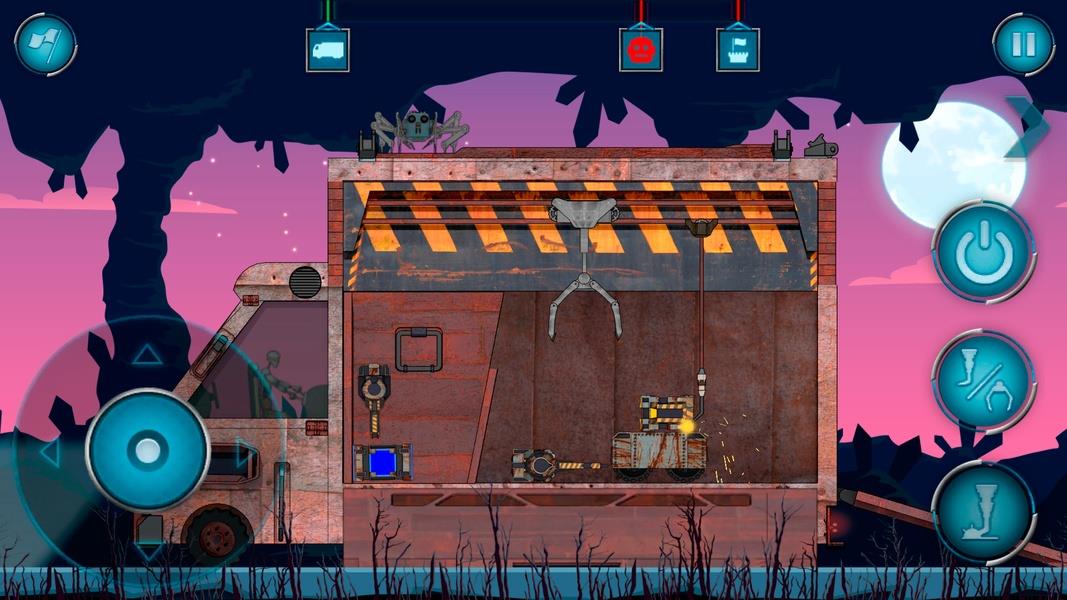This screenshot has height=600, width=1067.
Task: Pause the game
Action: click(1023, 44)
